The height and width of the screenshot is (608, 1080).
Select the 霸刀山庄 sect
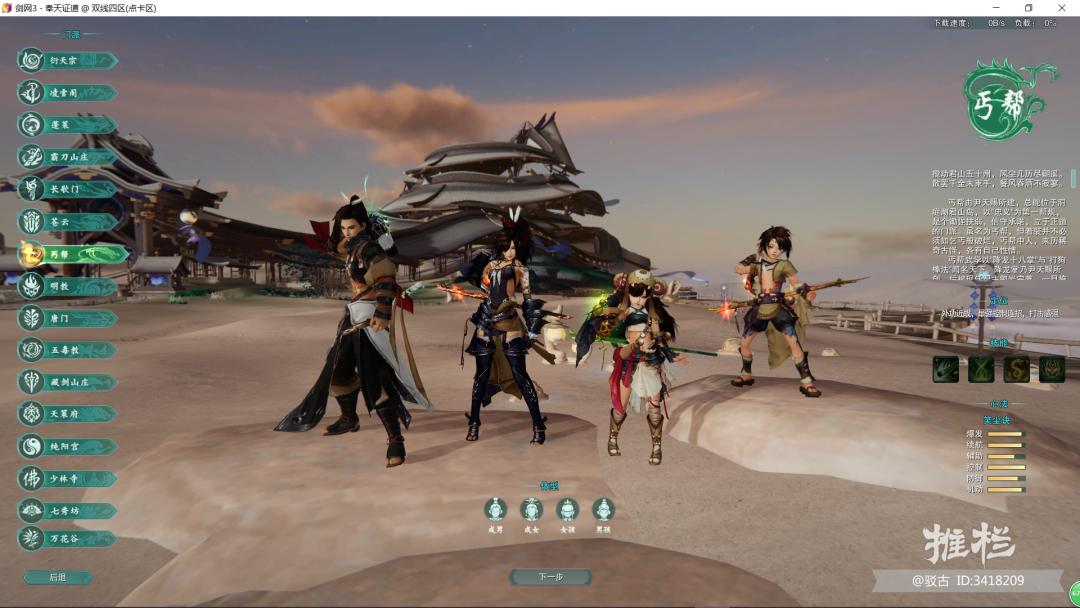66,157
